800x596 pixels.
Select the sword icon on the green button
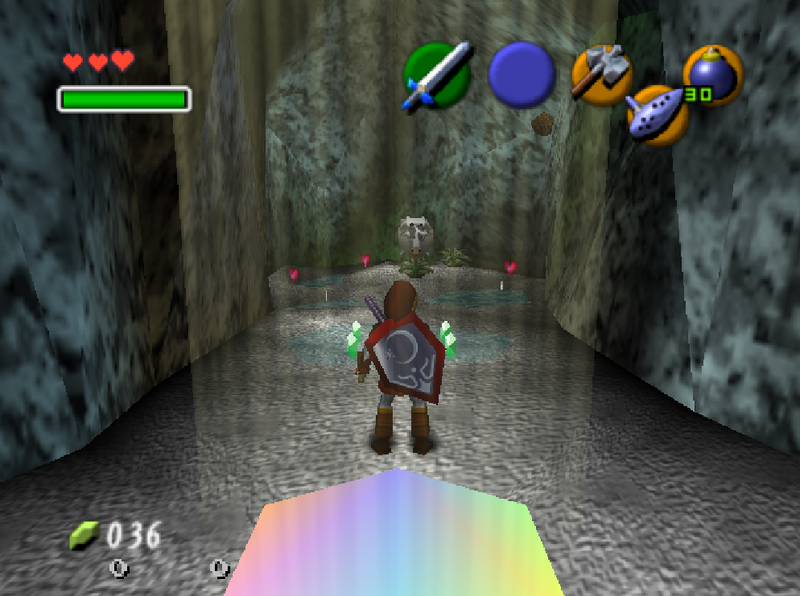(x=436, y=75)
